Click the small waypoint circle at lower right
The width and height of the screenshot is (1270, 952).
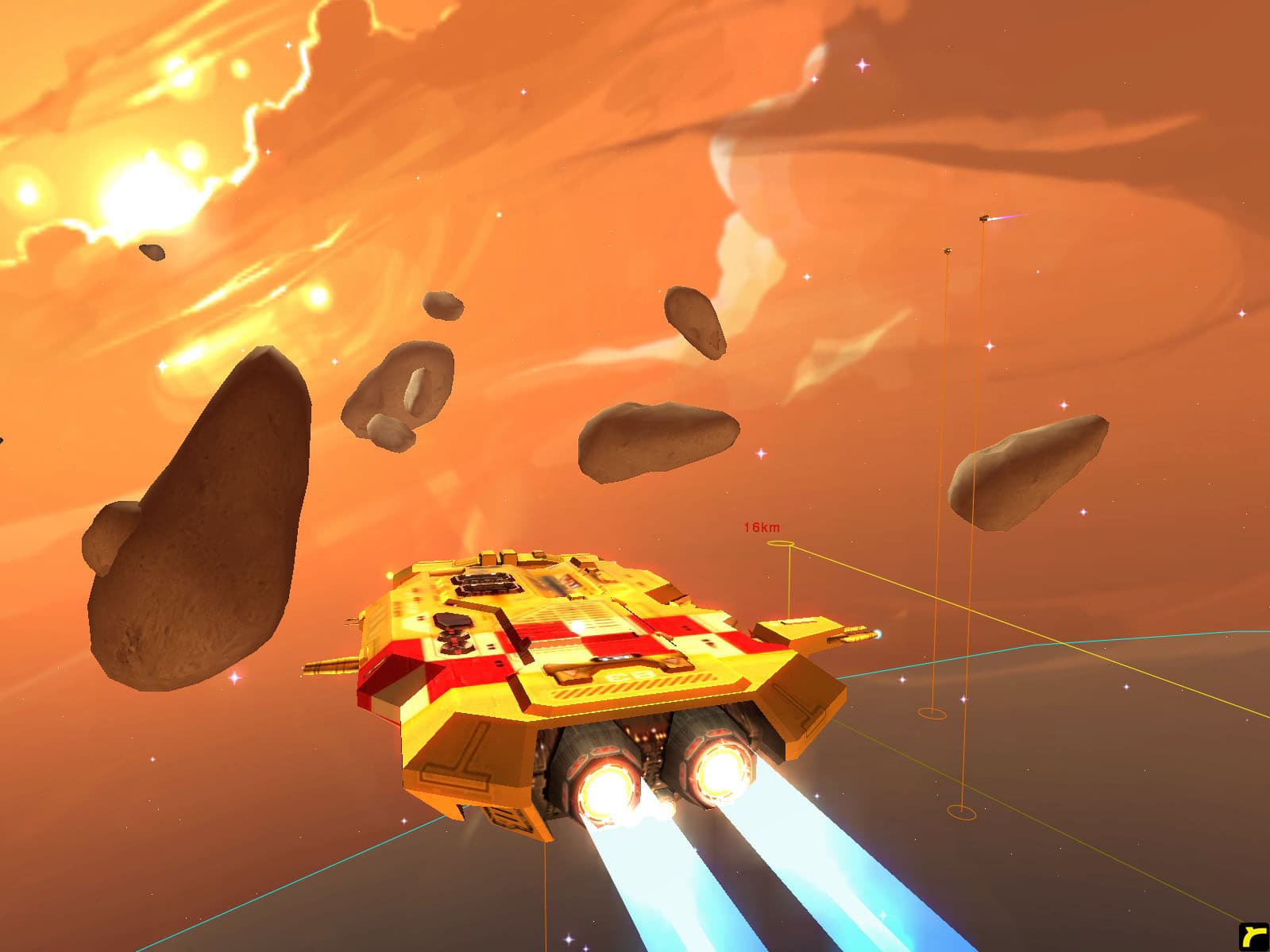(962, 813)
